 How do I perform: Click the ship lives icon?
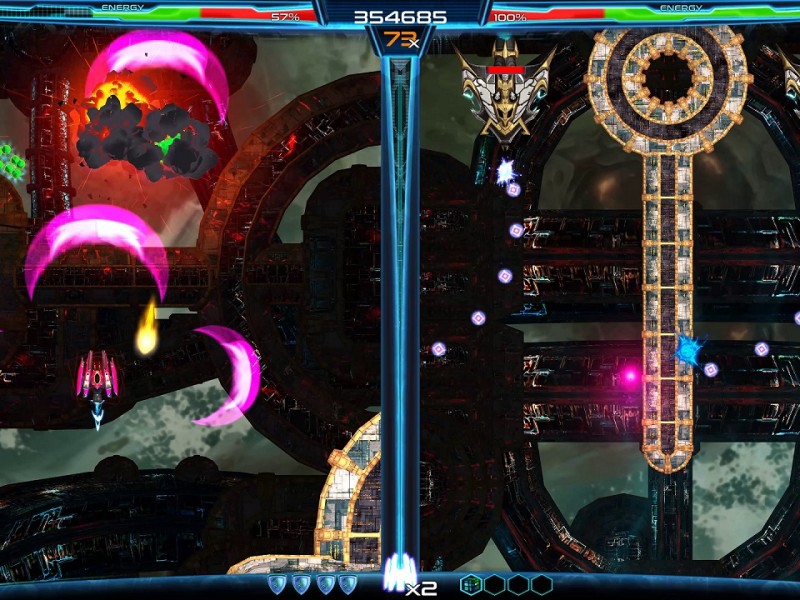(393, 575)
